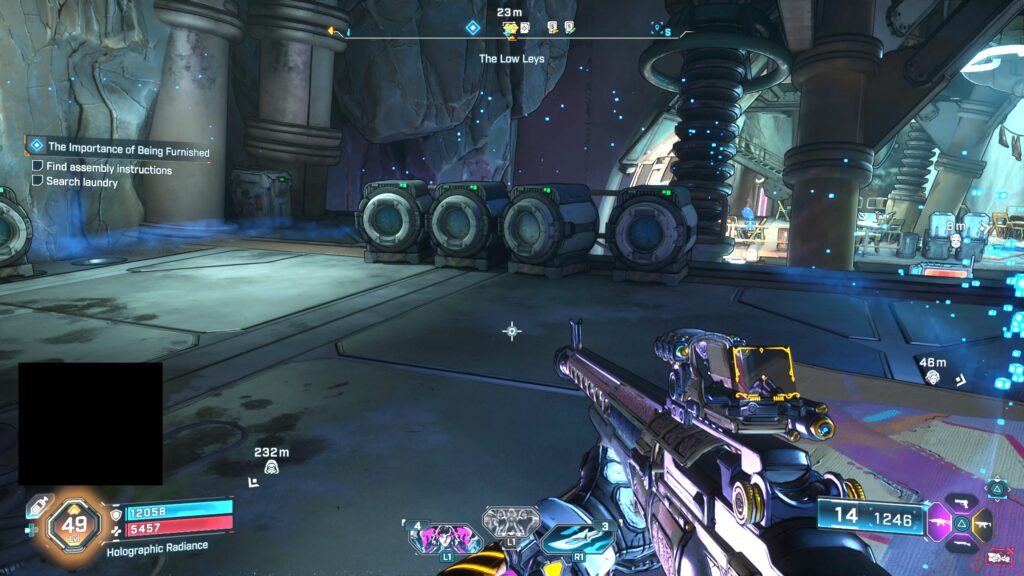Click the yellow 23m objective marker on compass

pyautogui.click(x=510, y=28)
